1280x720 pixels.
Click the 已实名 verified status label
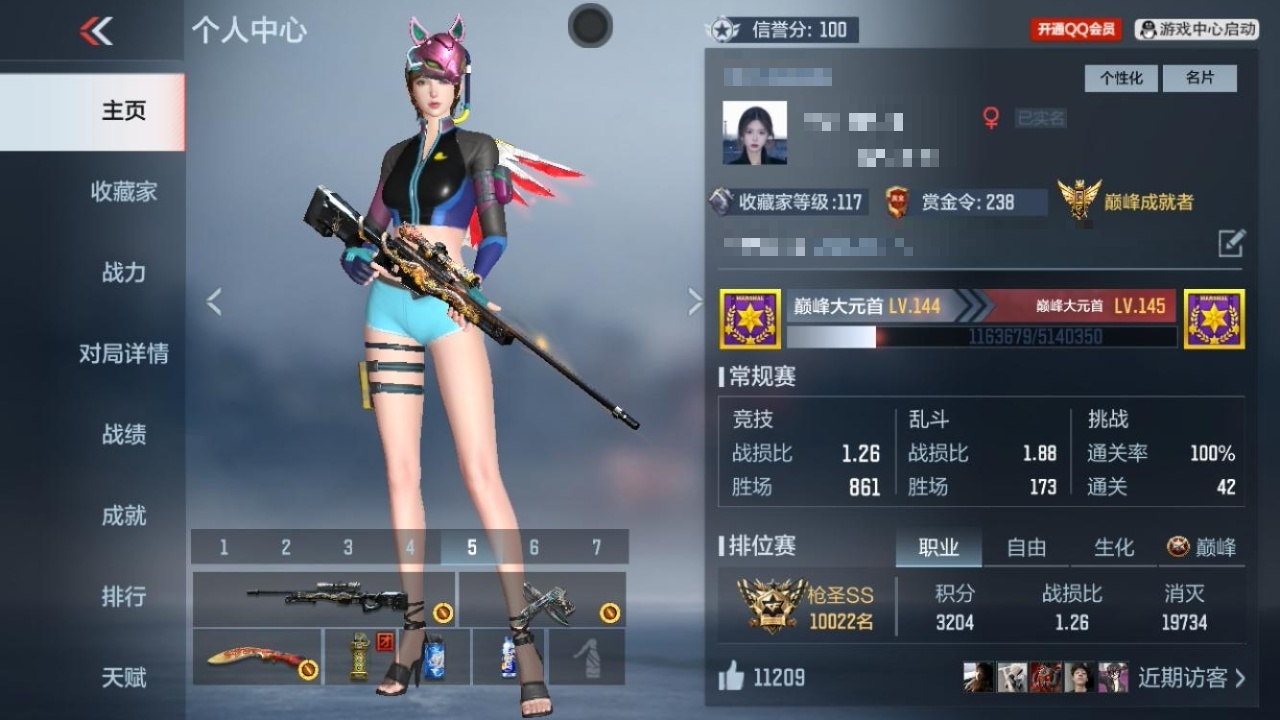(1042, 118)
